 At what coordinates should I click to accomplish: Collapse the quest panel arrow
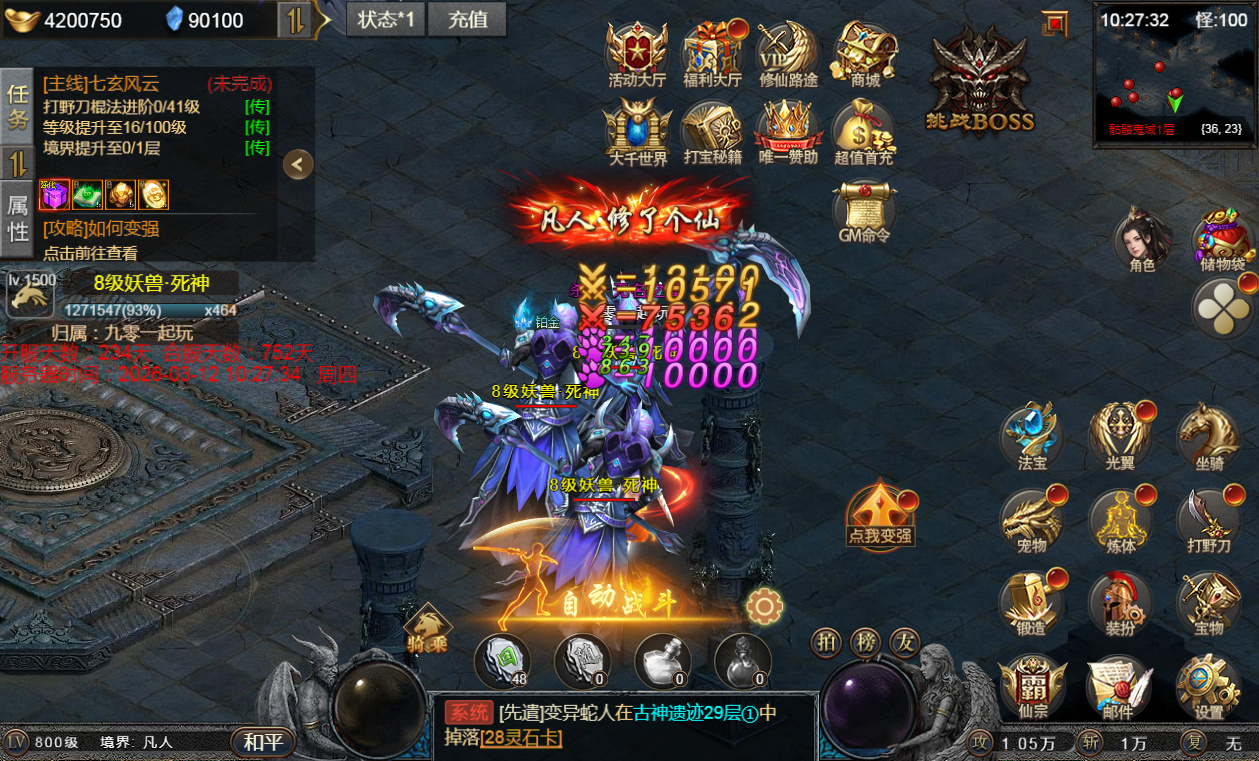[x=298, y=164]
